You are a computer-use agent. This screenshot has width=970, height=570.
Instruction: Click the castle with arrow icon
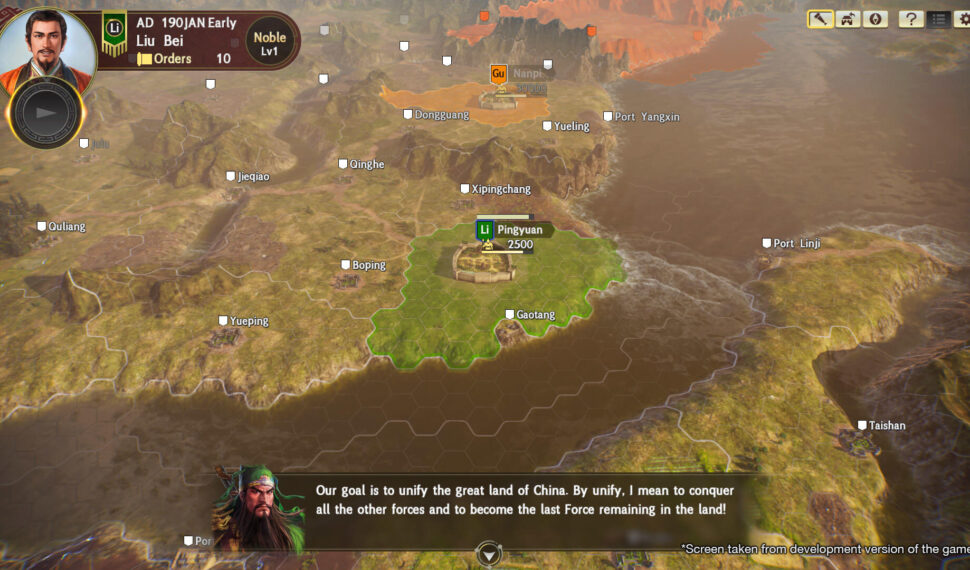pos(848,19)
